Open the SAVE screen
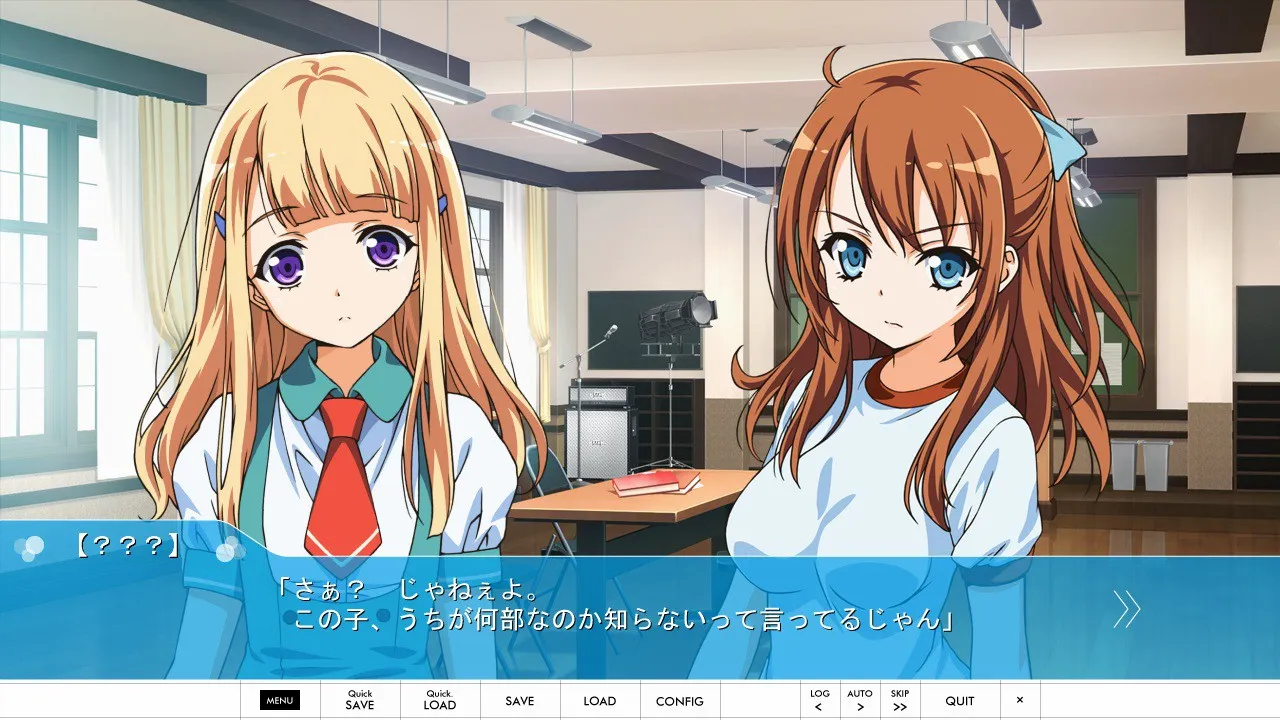The image size is (1280, 720). [x=520, y=701]
